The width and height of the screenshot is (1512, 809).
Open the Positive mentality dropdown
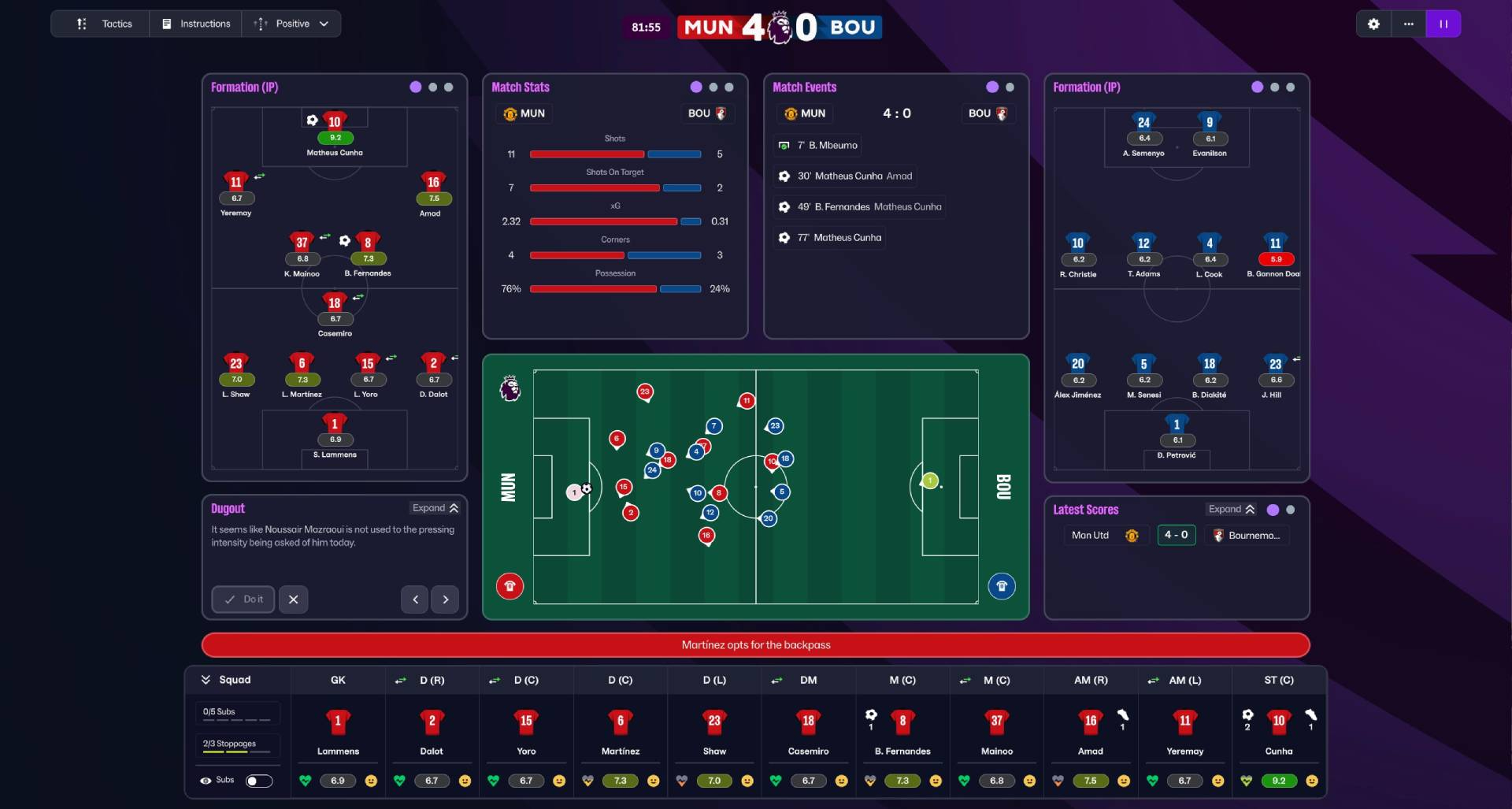291,24
